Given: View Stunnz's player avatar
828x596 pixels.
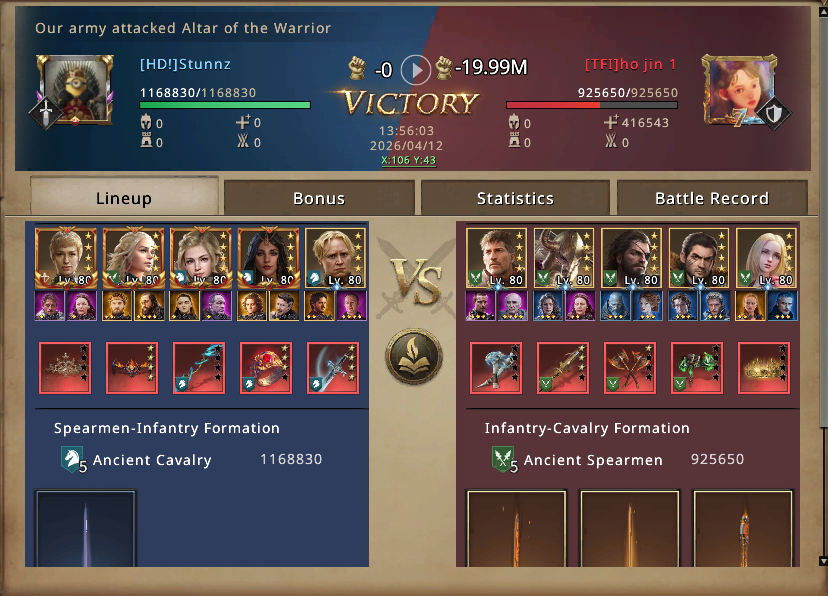Looking at the screenshot, I should pos(69,88).
